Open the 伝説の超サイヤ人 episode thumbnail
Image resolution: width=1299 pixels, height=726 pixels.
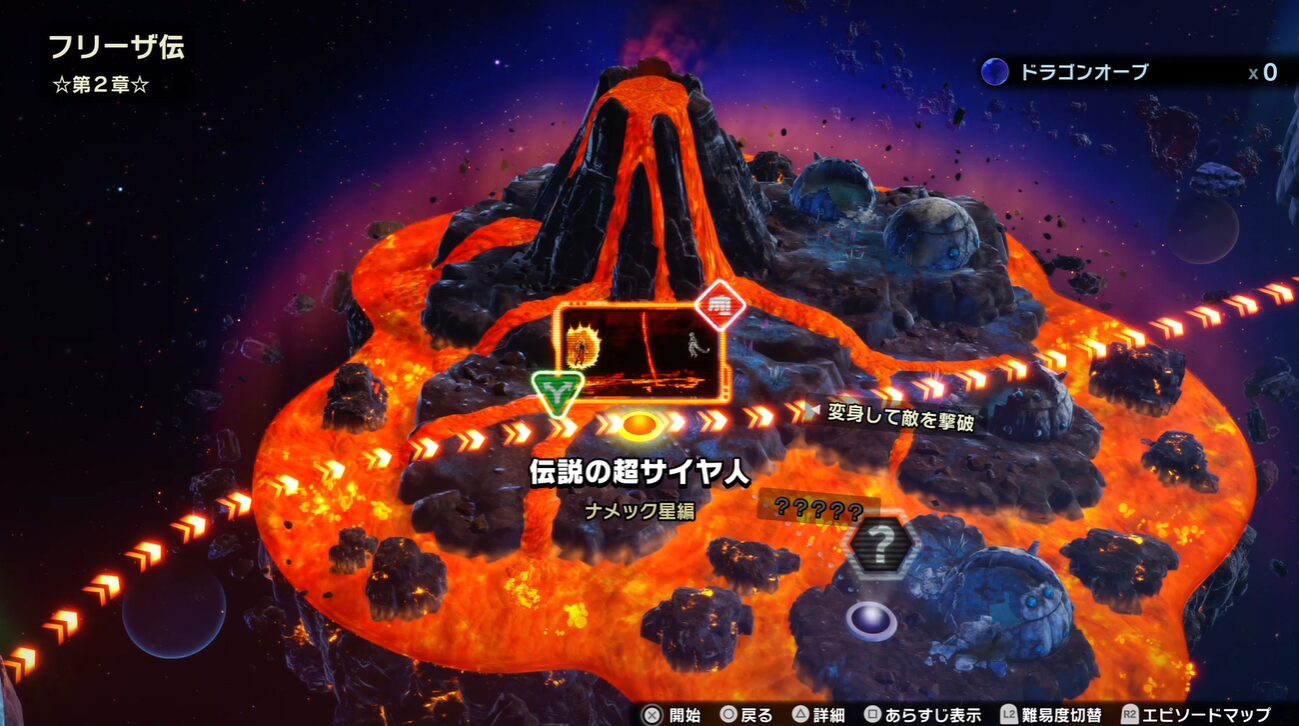[x=638, y=352]
